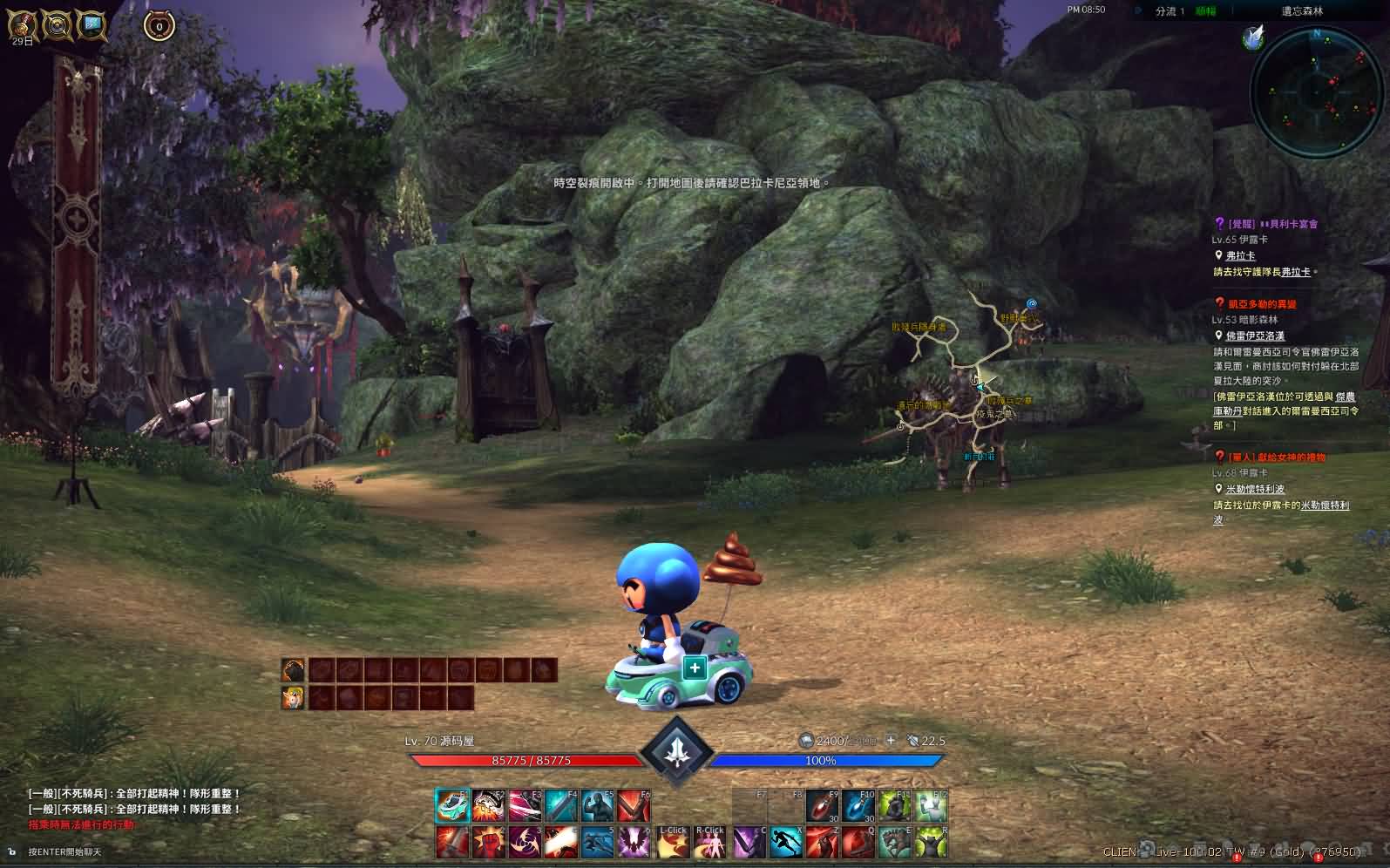Trigger the running figure skill on X
Screen dimensions: 1390x868
click(785, 843)
